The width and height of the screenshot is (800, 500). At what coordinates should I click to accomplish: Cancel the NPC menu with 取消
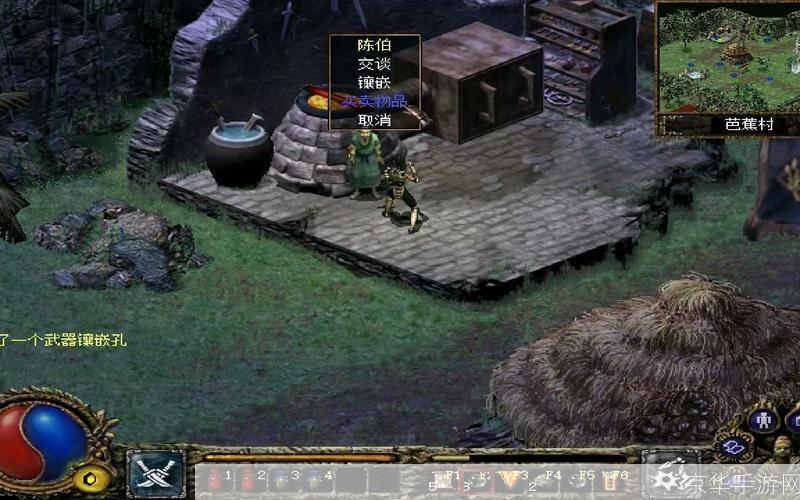[374, 120]
